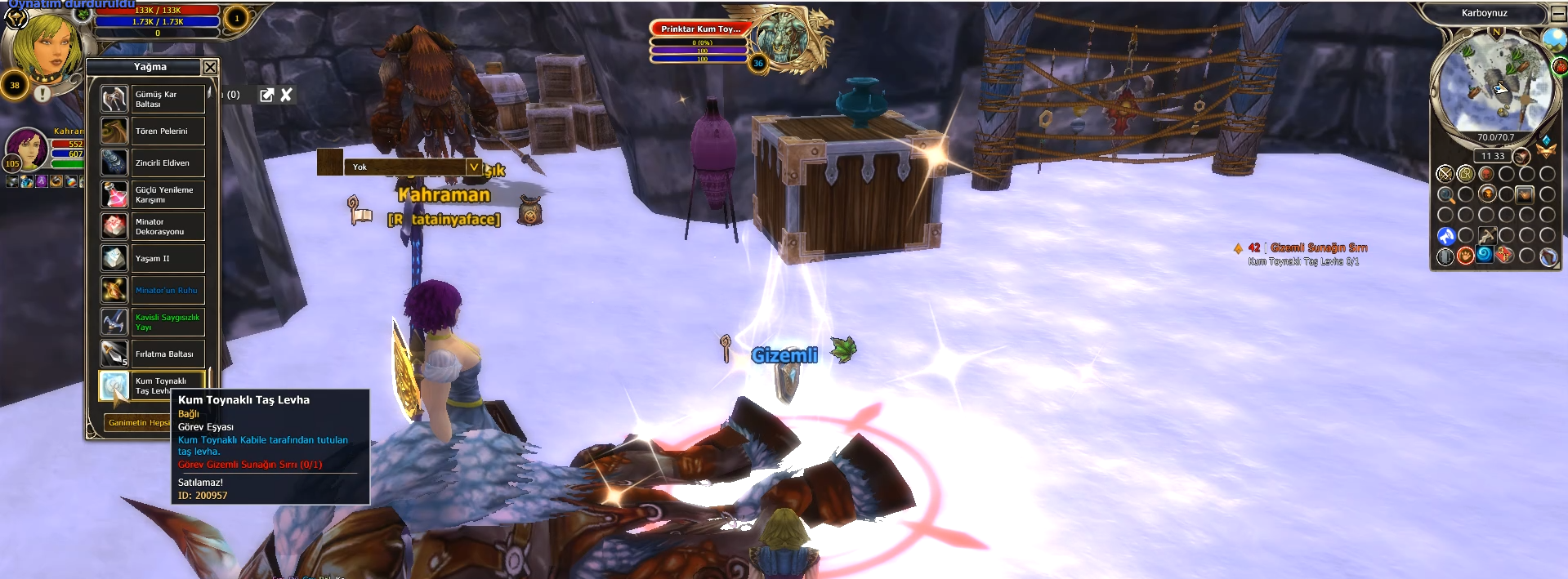This screenshot has height=579, width=1568.
Task: Click the white X beside the popout icon
Action: (x=286, y=95)
